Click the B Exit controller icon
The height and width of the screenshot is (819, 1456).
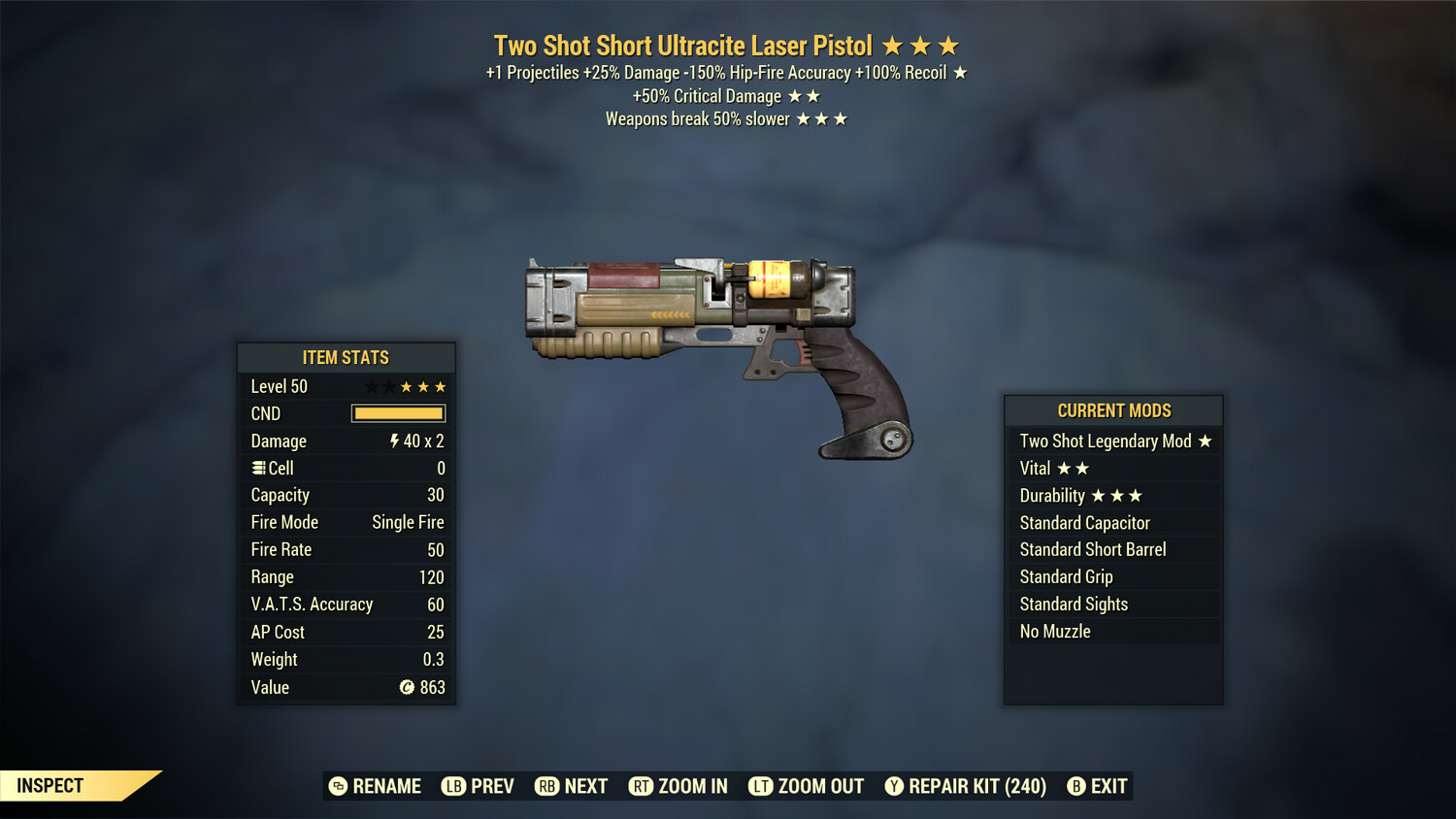1076,786
